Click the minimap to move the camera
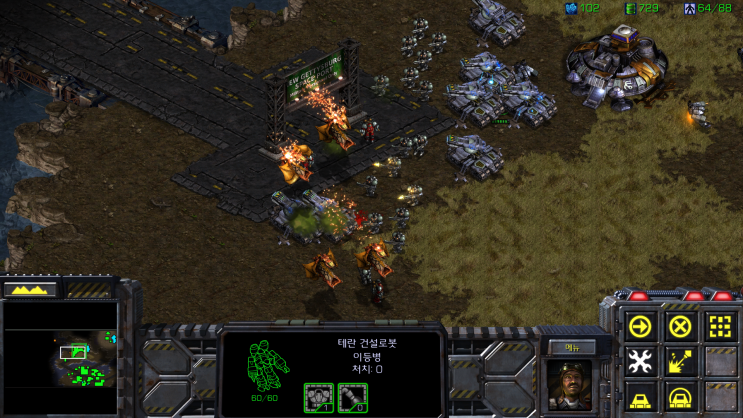Image resolution: width=743 pixels, height=418 pixels. (x=60, y=358)
